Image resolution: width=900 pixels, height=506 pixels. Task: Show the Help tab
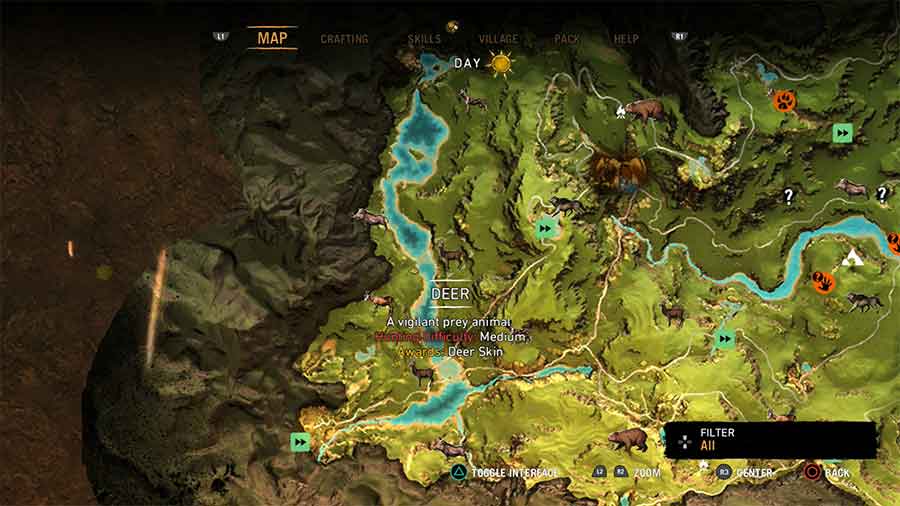point(626,39)
